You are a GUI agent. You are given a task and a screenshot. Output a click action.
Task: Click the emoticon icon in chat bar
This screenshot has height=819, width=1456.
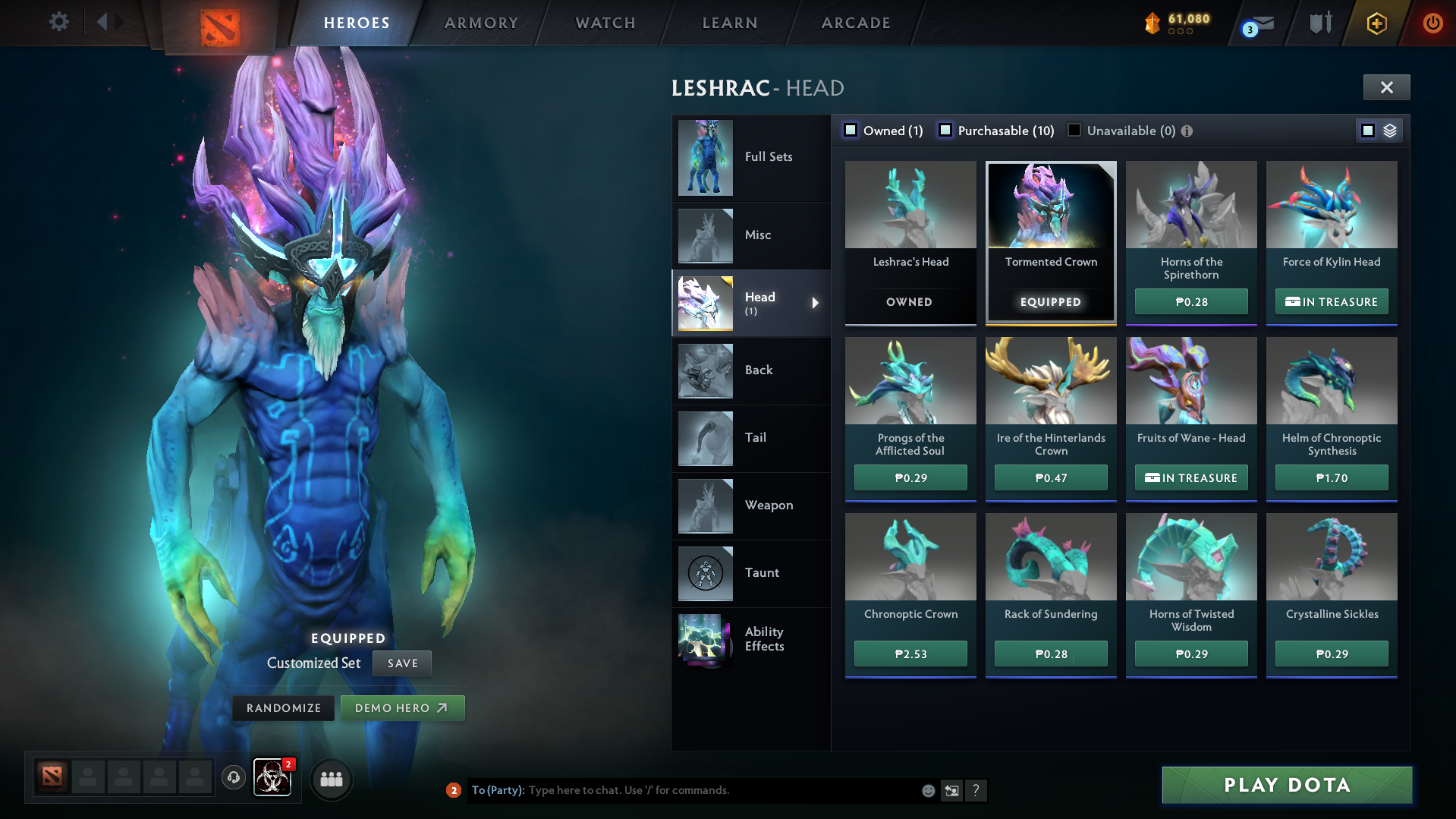927,790
